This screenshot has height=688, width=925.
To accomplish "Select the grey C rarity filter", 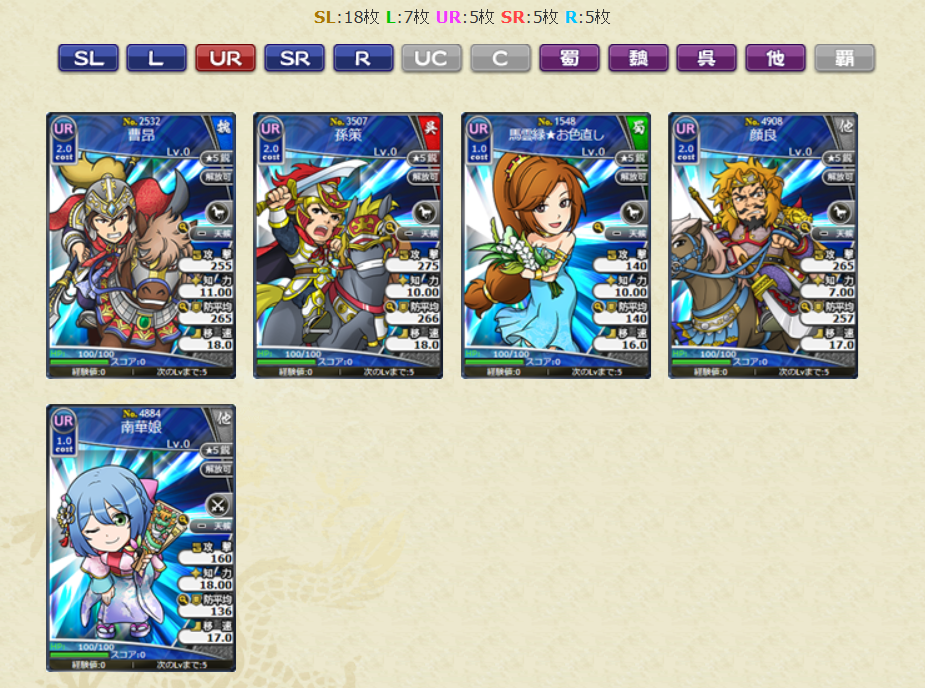I will pyautogui.click(x=500, y=58).
